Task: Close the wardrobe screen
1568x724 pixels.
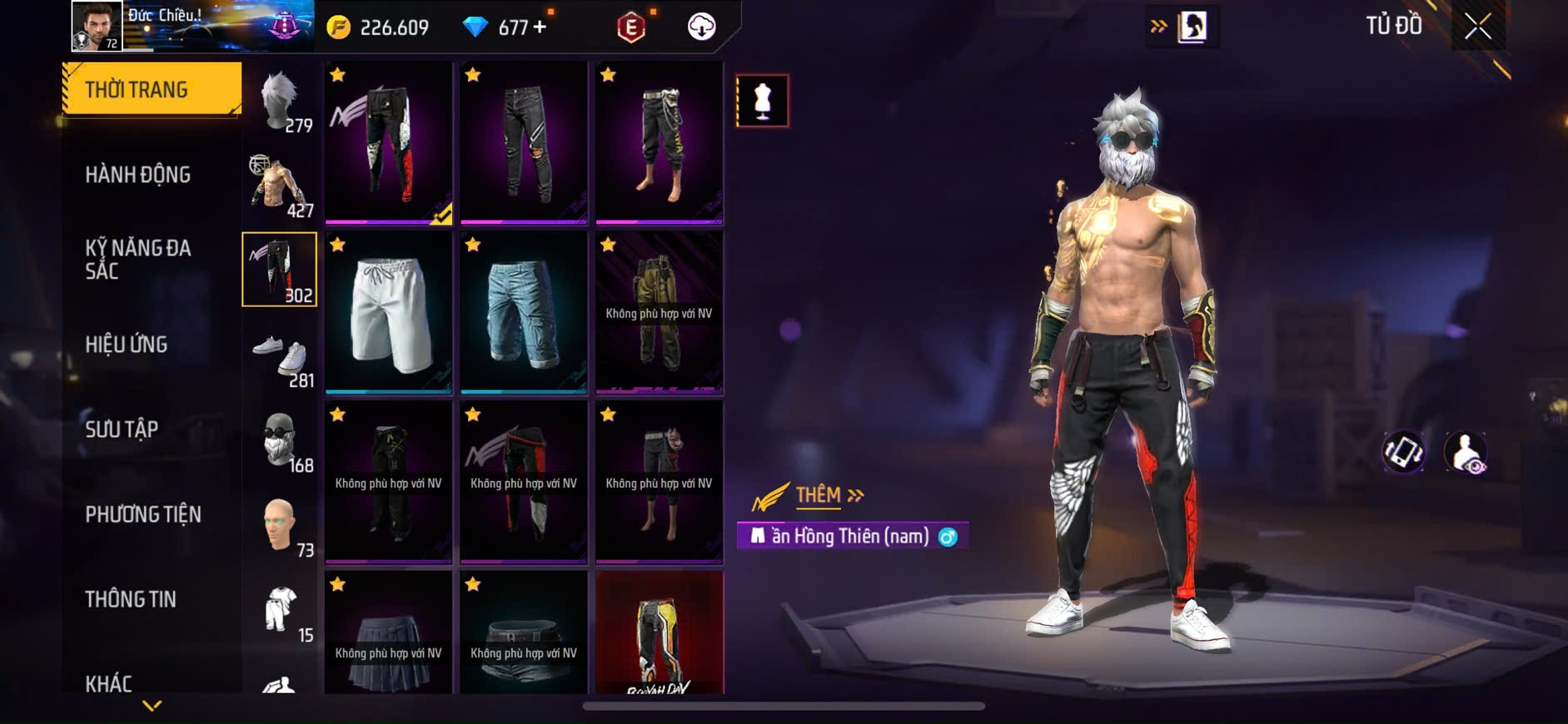Action: point(1477,27)
